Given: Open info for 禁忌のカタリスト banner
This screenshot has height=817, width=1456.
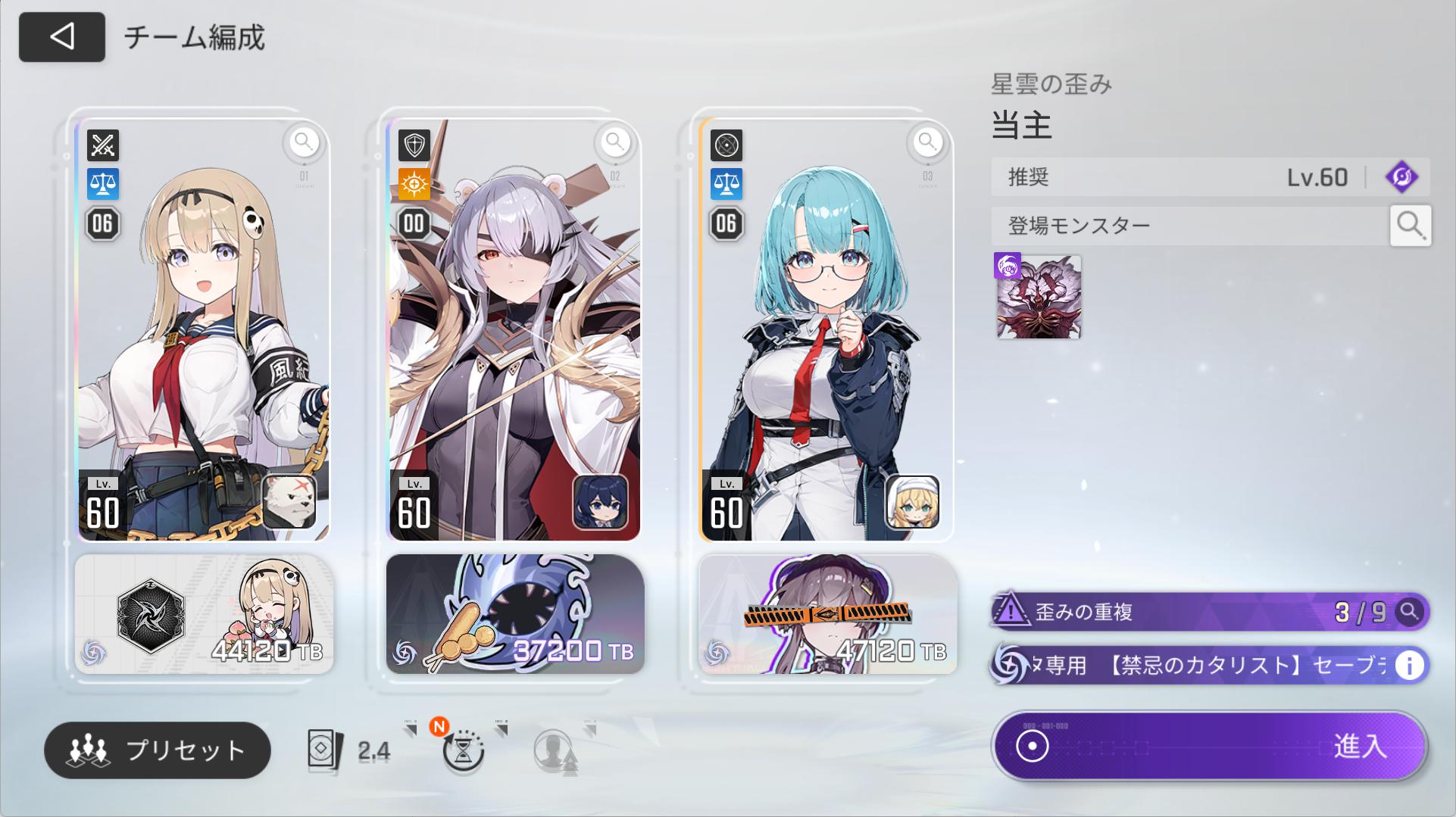Looking at the screenshot, I should [x=1409, y=666].
